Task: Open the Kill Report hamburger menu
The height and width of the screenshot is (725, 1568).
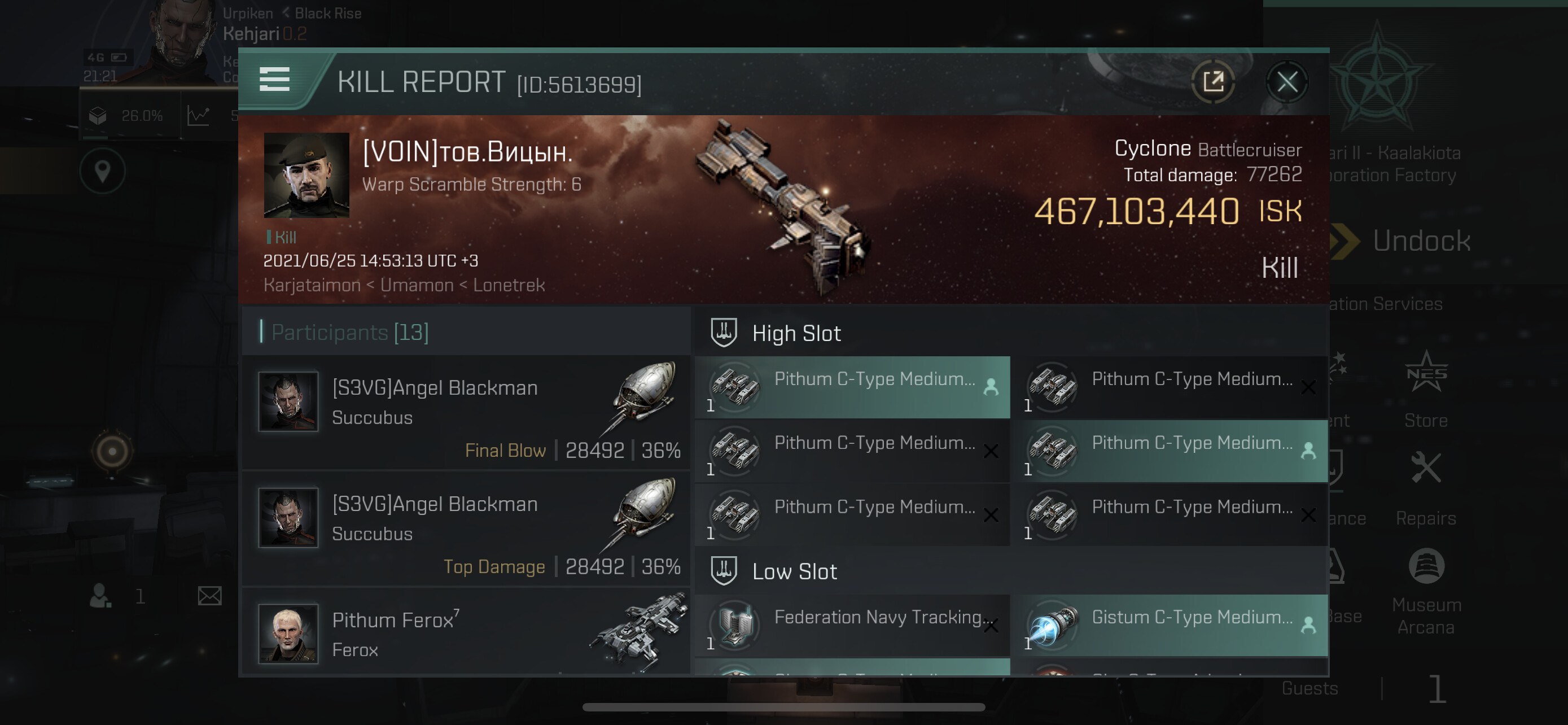Action: [x=274, y=80]
